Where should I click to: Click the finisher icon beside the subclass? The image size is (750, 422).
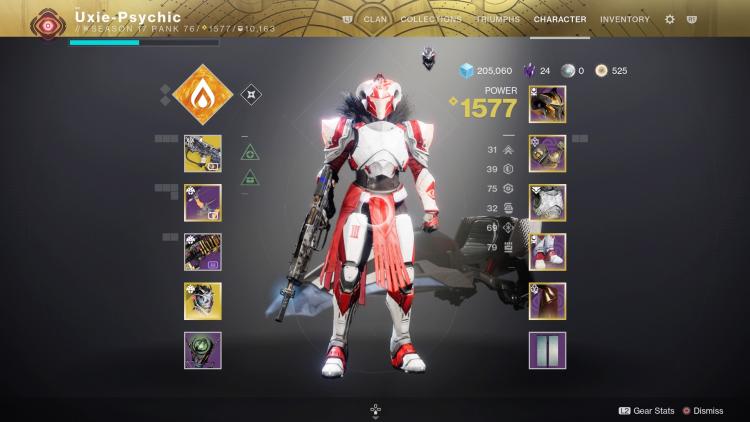pos(252,95)
